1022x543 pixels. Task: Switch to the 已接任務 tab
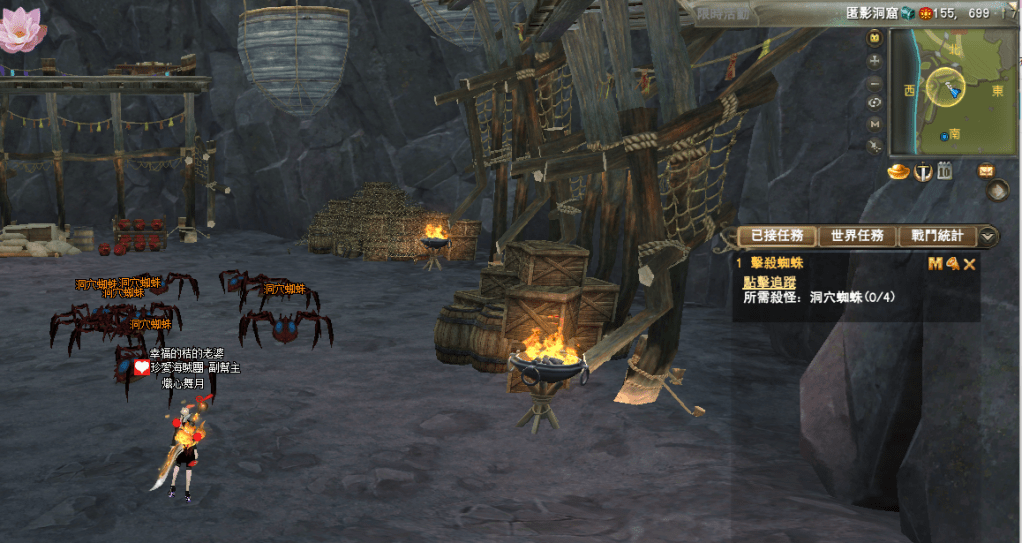pyautogui.click(x=777, y=236)
